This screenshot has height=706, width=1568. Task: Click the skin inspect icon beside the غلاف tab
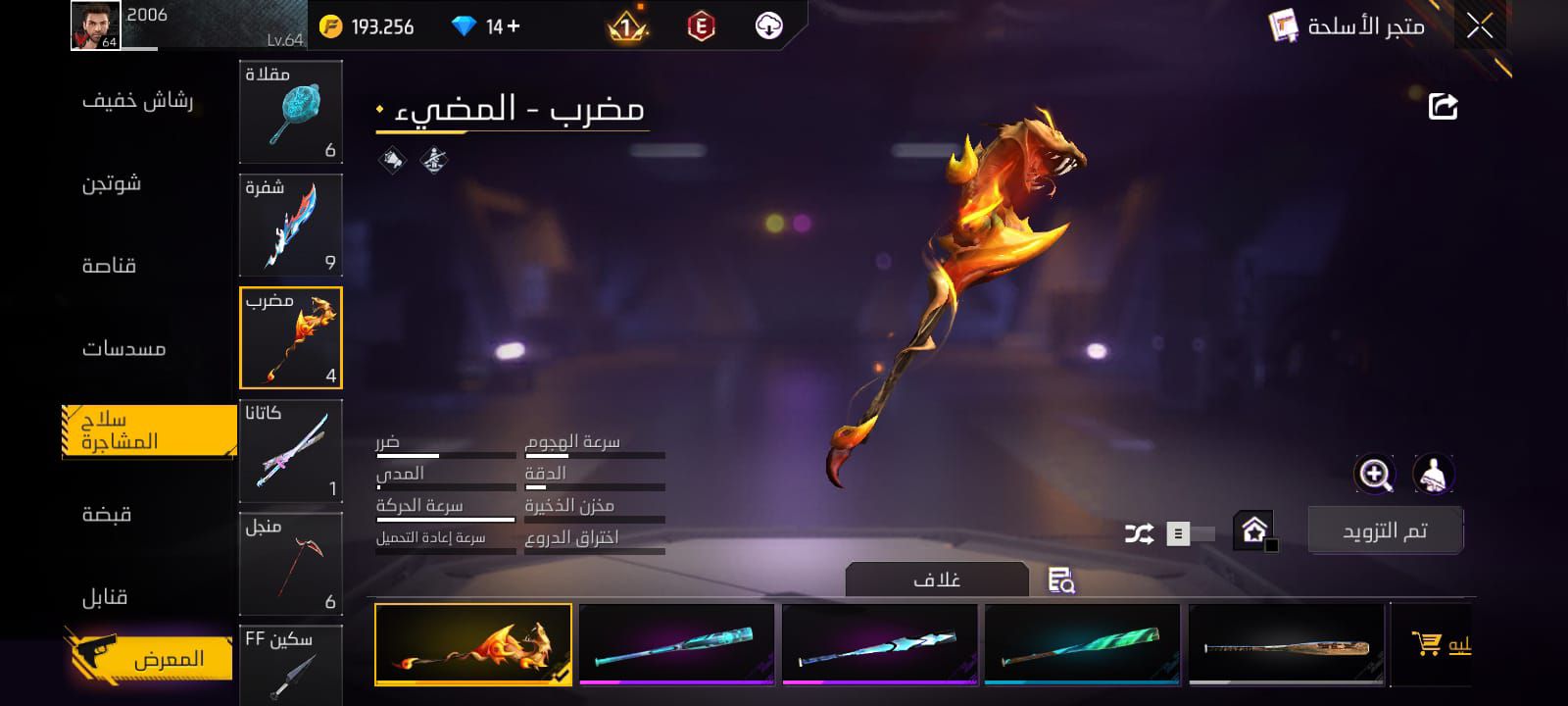(1061, 581)
